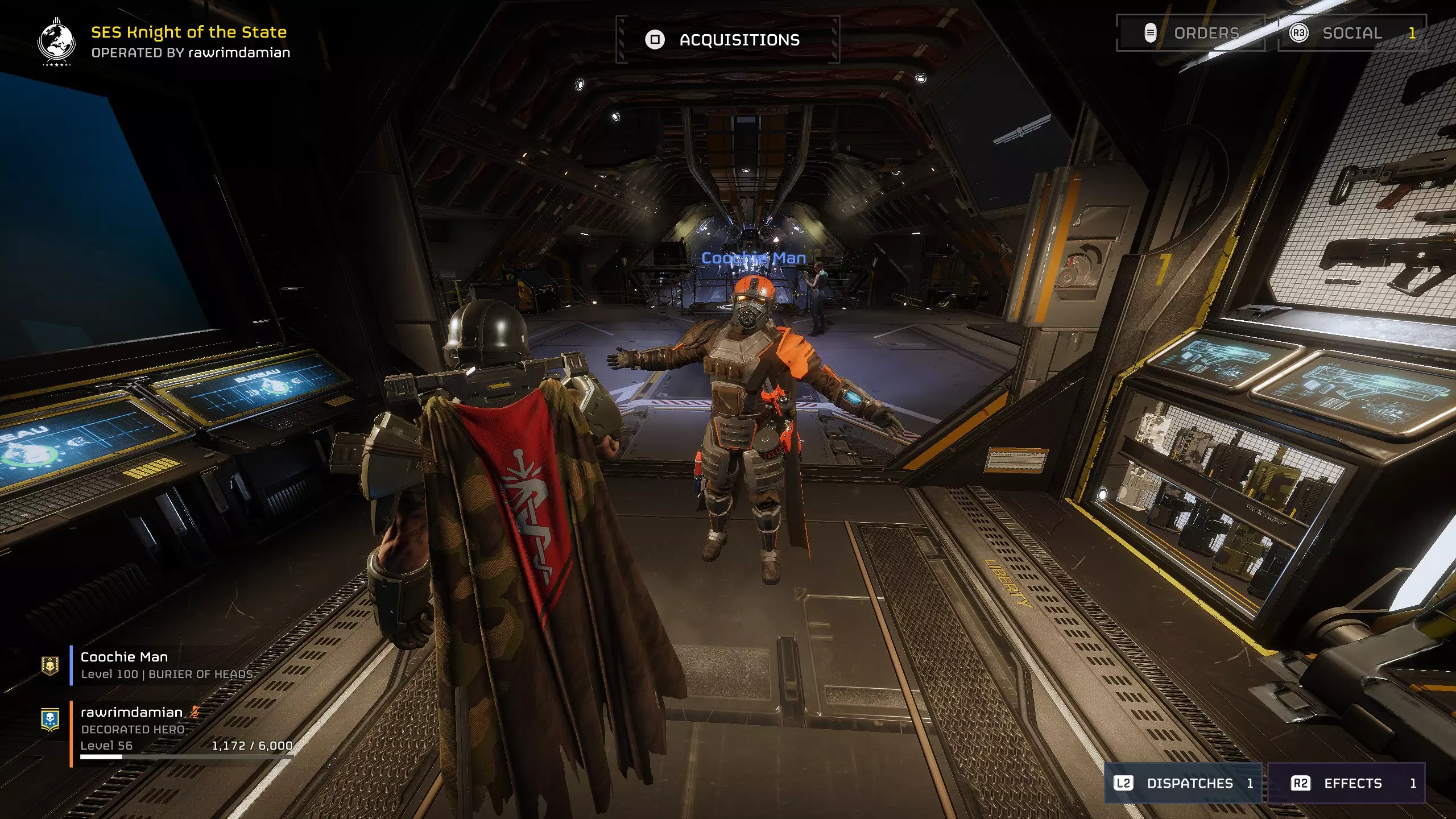The image size is (1456, 819).
Task: Open the Effects panel
Action: 1347,783
